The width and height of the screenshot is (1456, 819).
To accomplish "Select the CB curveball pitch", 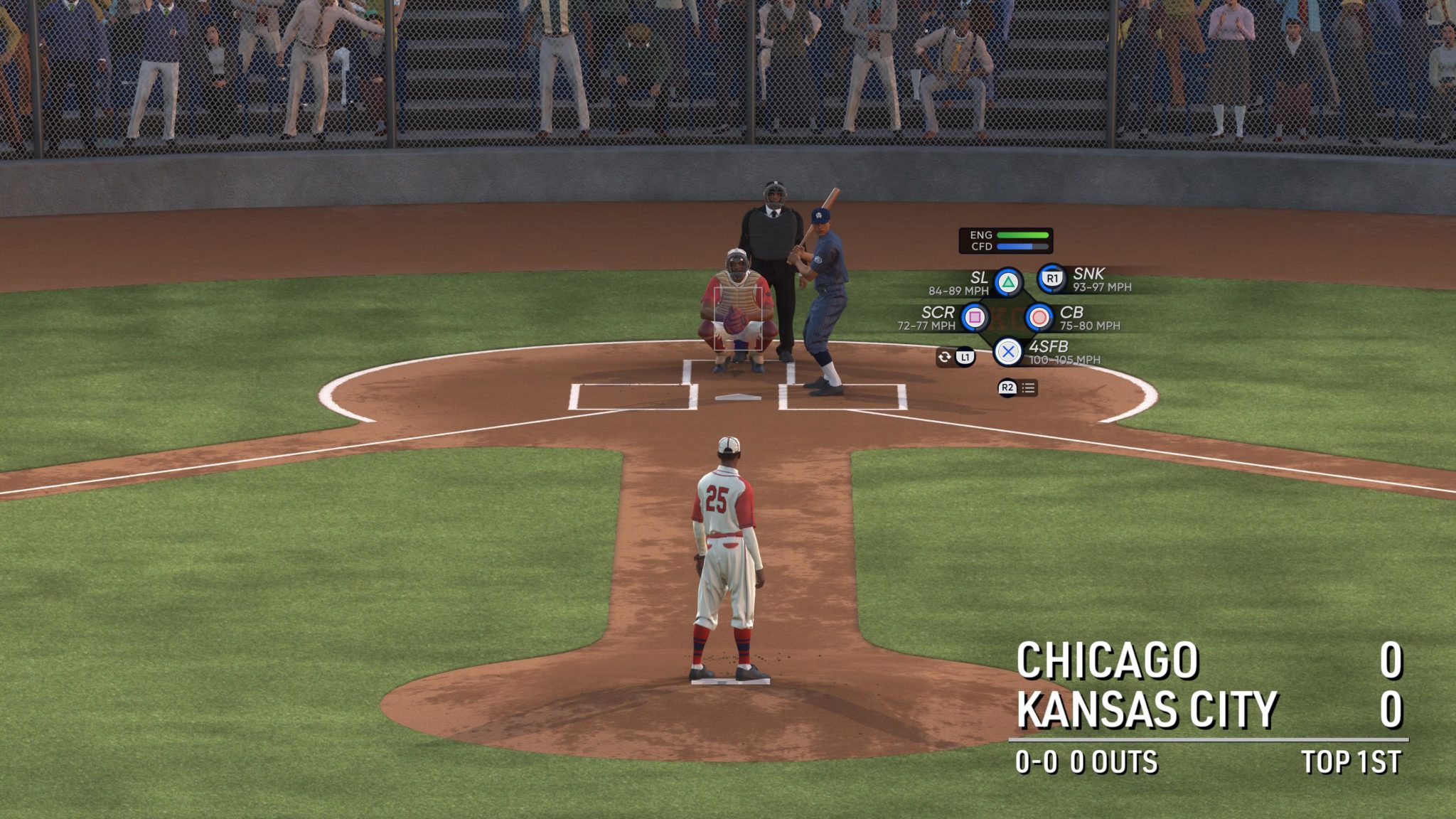I will click(x=1039, y=317).
